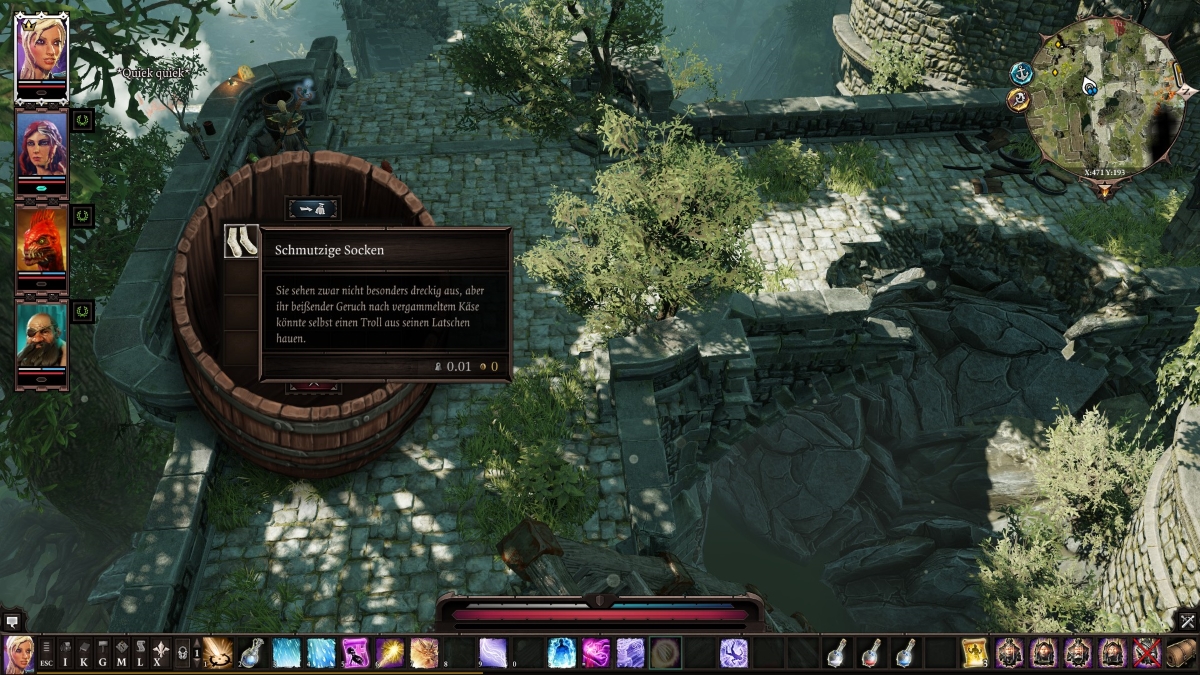1200x675 pixels.
Task: Select the bearded dwarf party portrait
Action: click(42, 336)
